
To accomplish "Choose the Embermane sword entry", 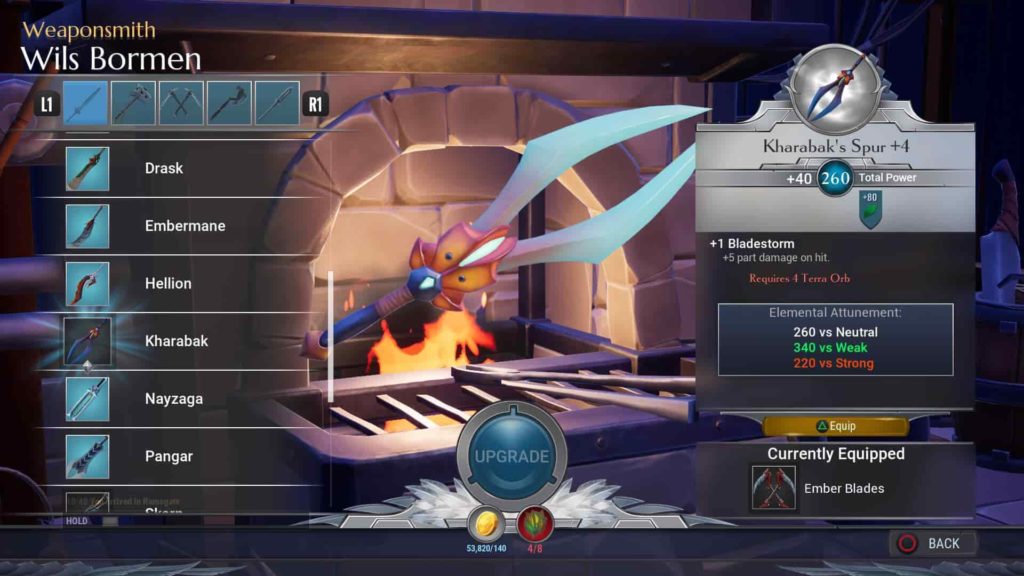I will [x=184, y=226].
